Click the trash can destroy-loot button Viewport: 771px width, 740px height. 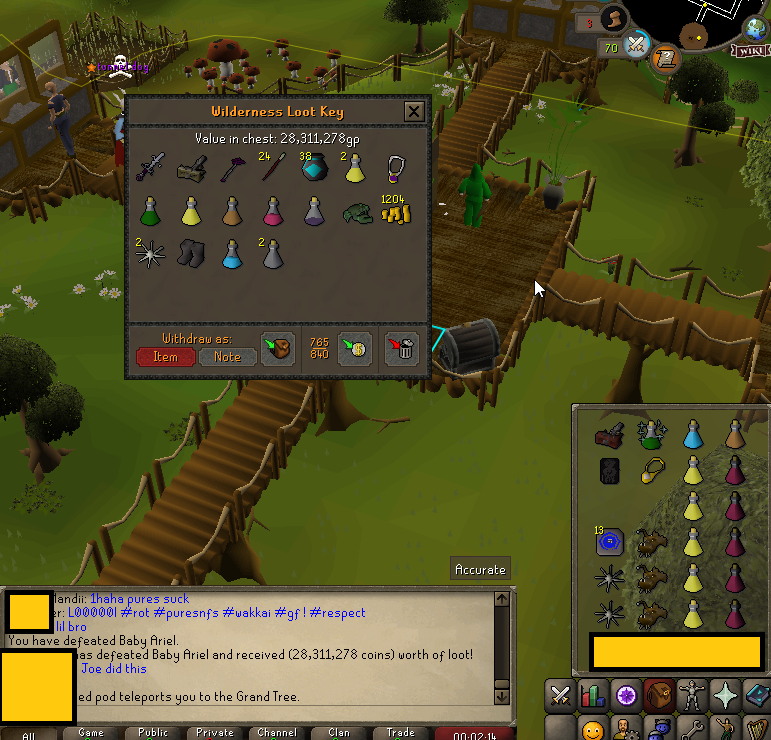pyautogui.click(x=402, y=348)
